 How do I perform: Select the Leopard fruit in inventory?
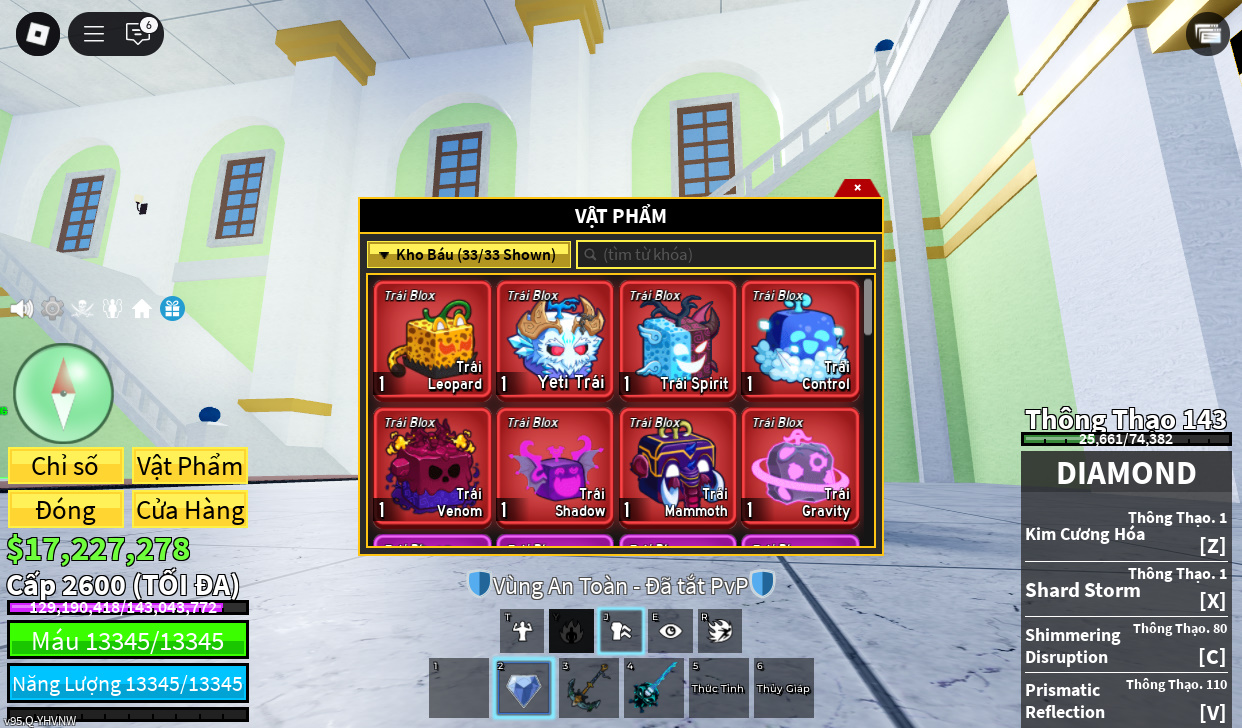tap(432, 340)
